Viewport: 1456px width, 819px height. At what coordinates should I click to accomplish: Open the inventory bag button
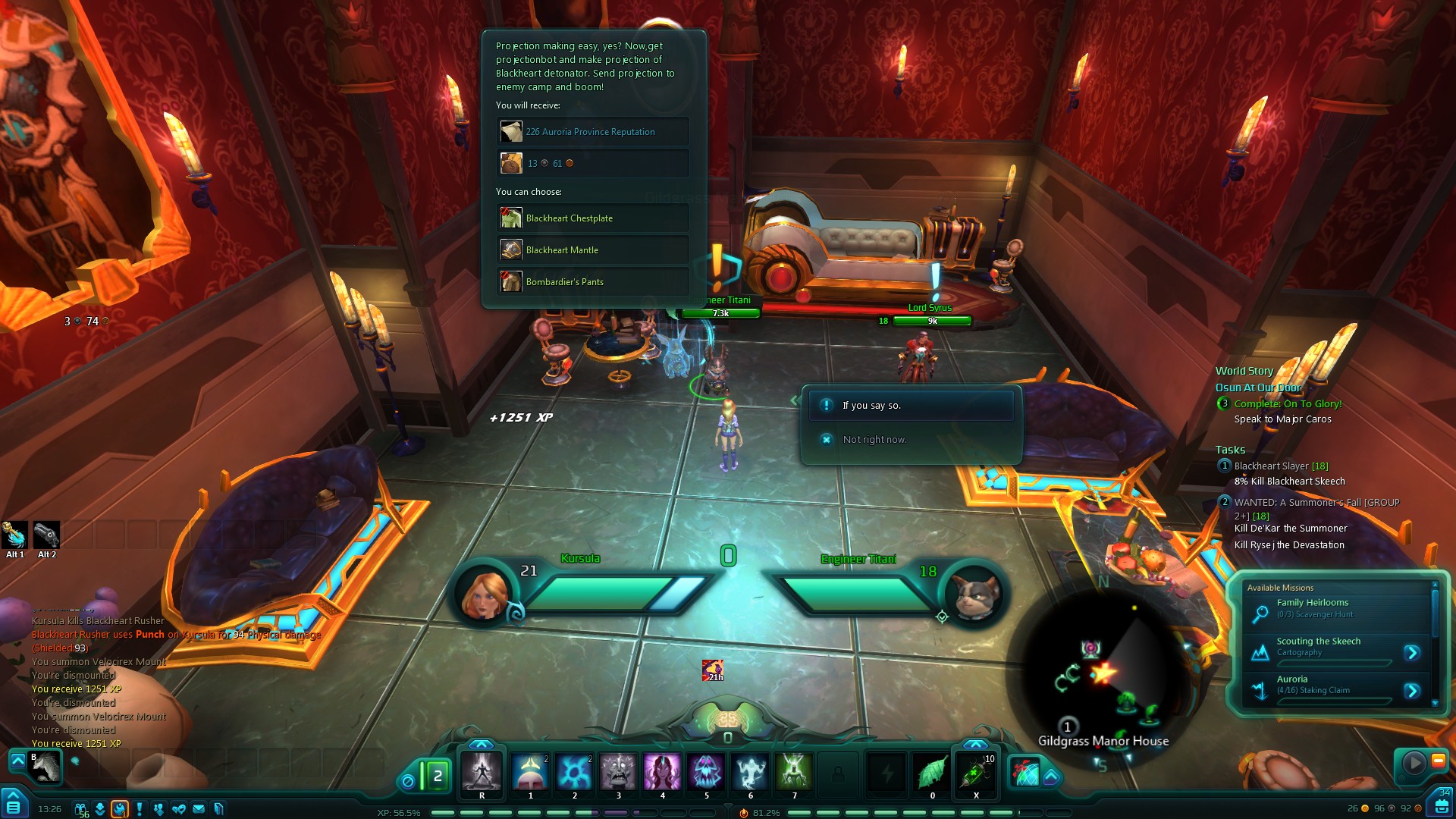coord(1442,804)
